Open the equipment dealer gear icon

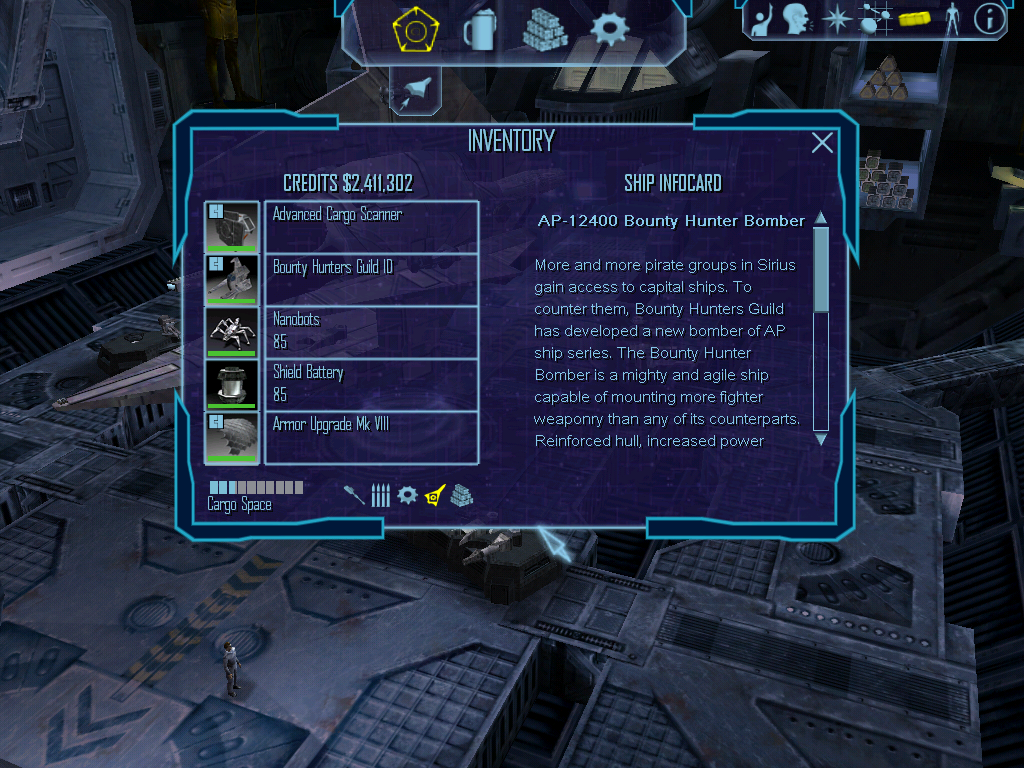click(x=609, y=30)
